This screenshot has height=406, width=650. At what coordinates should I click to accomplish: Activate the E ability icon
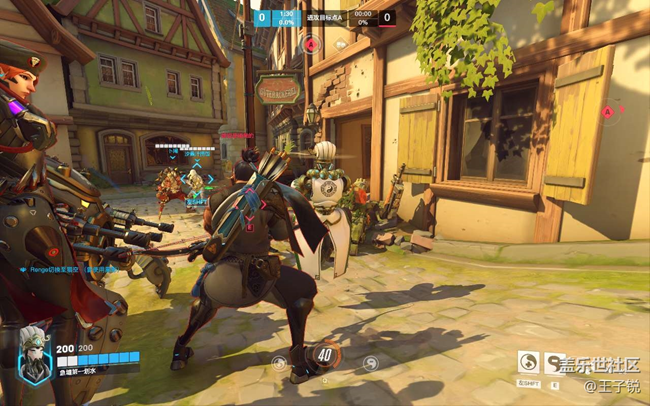(554, 361)
